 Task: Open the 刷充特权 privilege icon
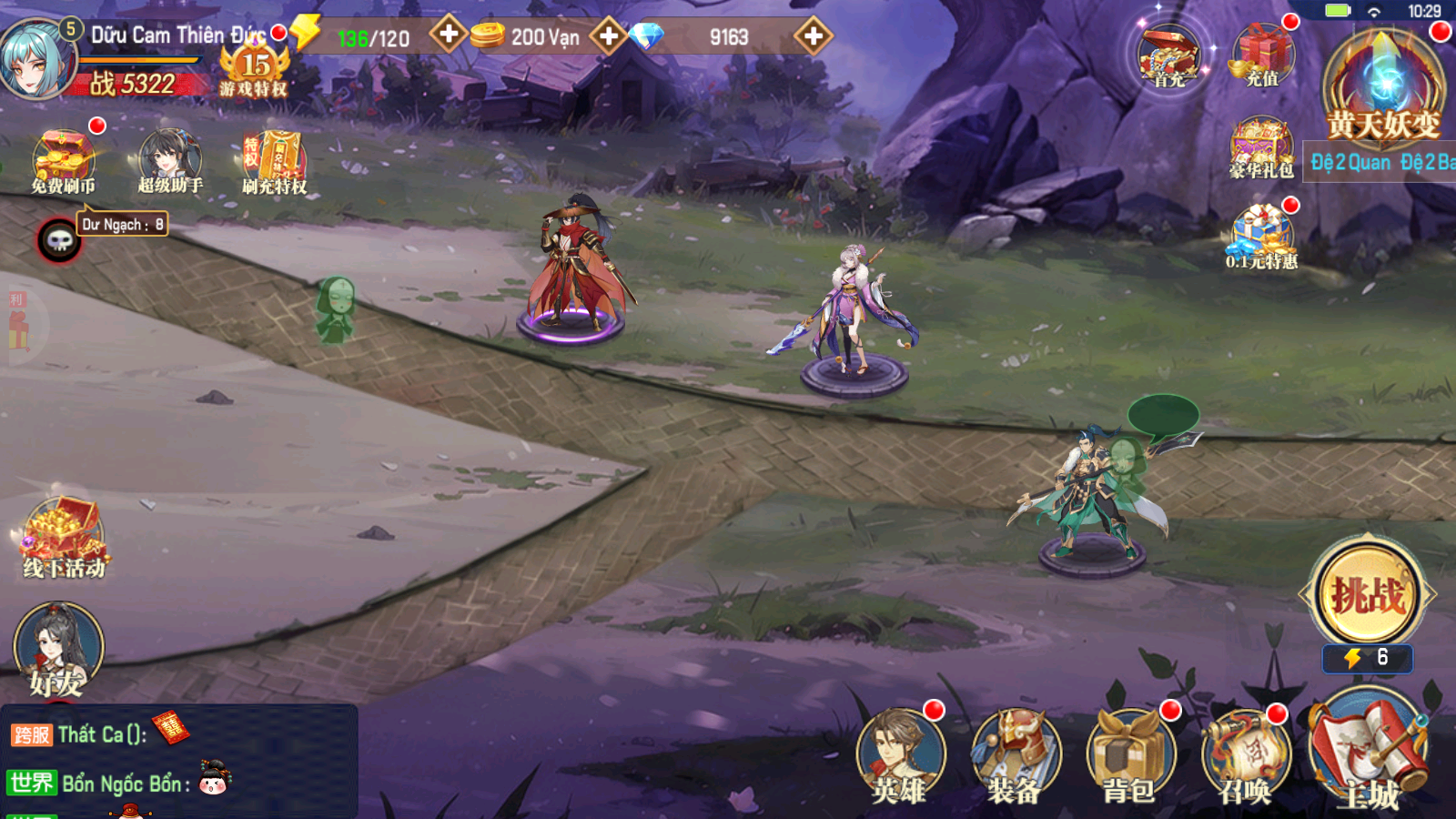pos(274,161)
